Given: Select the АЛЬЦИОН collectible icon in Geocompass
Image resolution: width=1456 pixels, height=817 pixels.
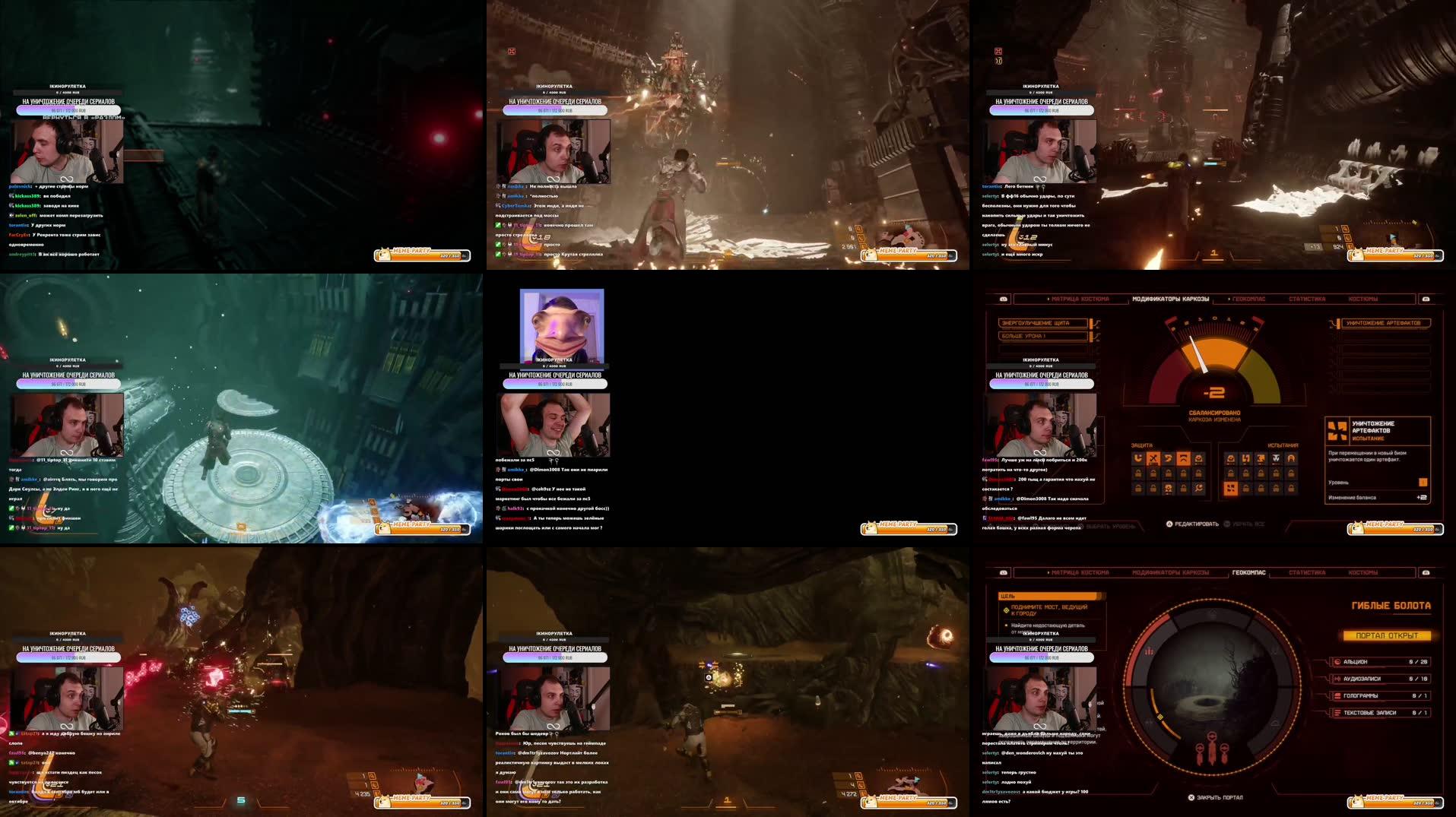Looking at the screenshot, I should [1338, 661].
